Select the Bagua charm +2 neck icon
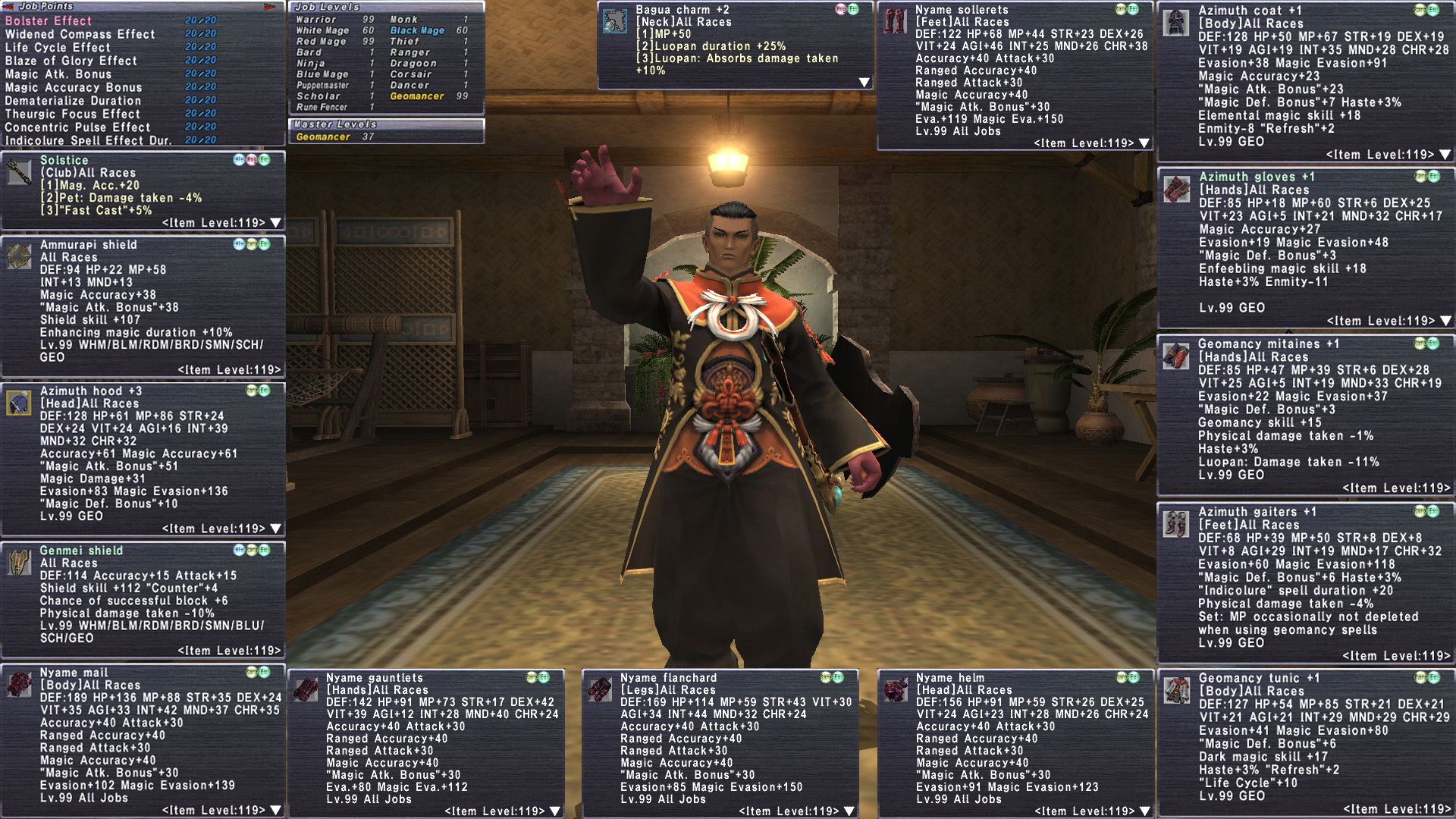The image size is (1456, 819). (614, 21)
